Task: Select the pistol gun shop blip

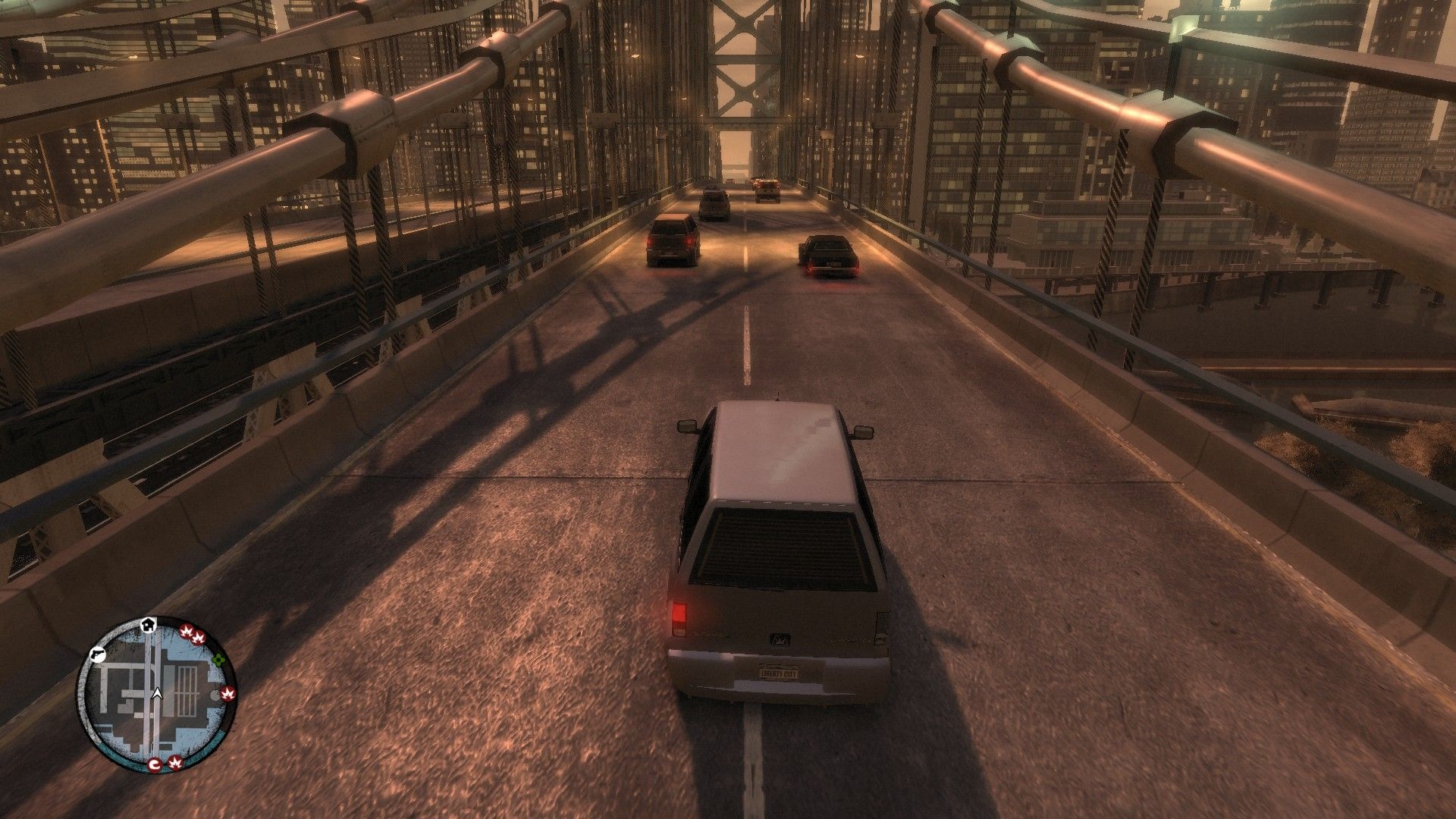Action: (98, 654)
